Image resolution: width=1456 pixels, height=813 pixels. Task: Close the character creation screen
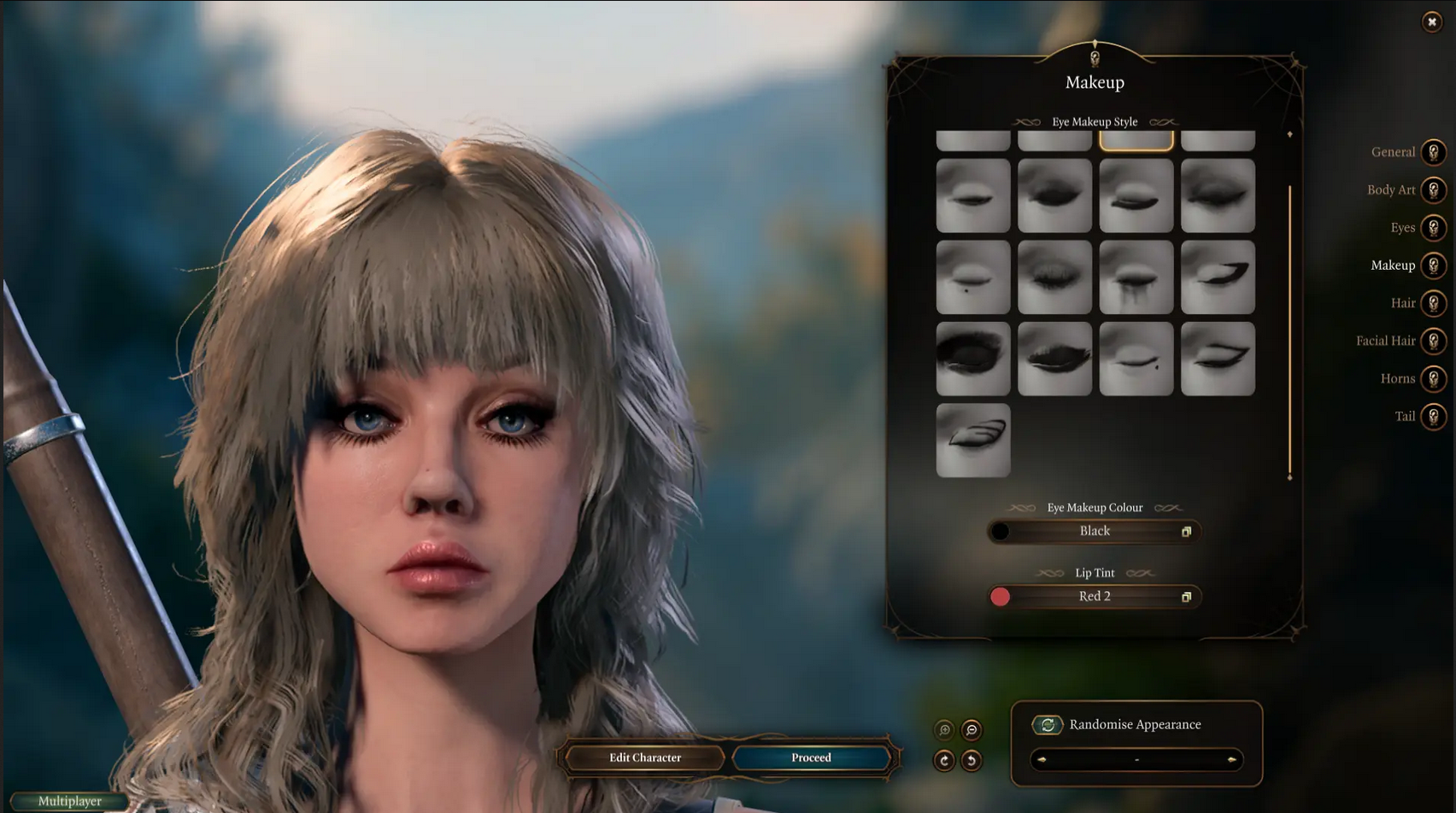1432,22
